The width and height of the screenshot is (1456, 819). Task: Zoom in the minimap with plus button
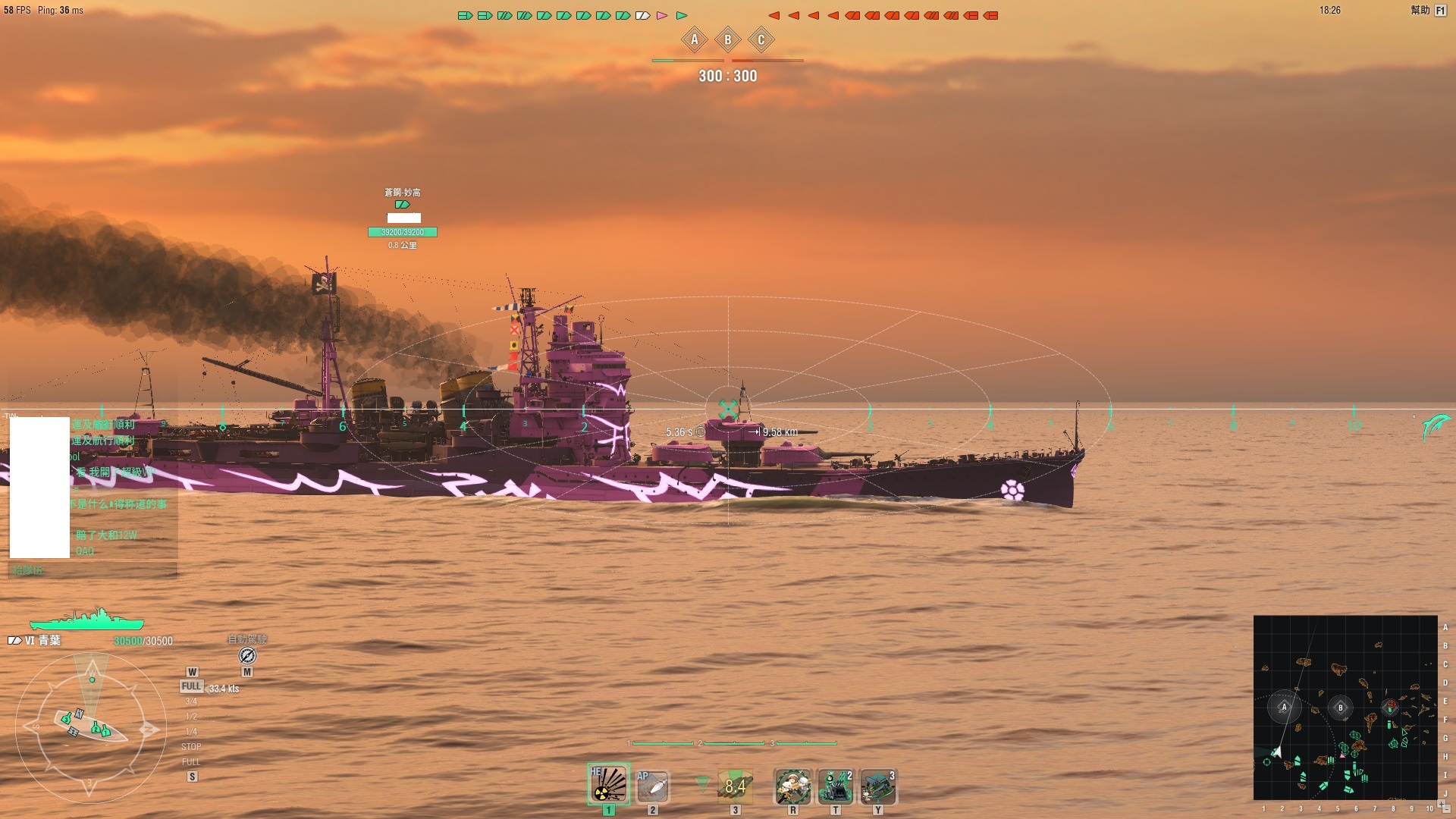pos(1441,804)
